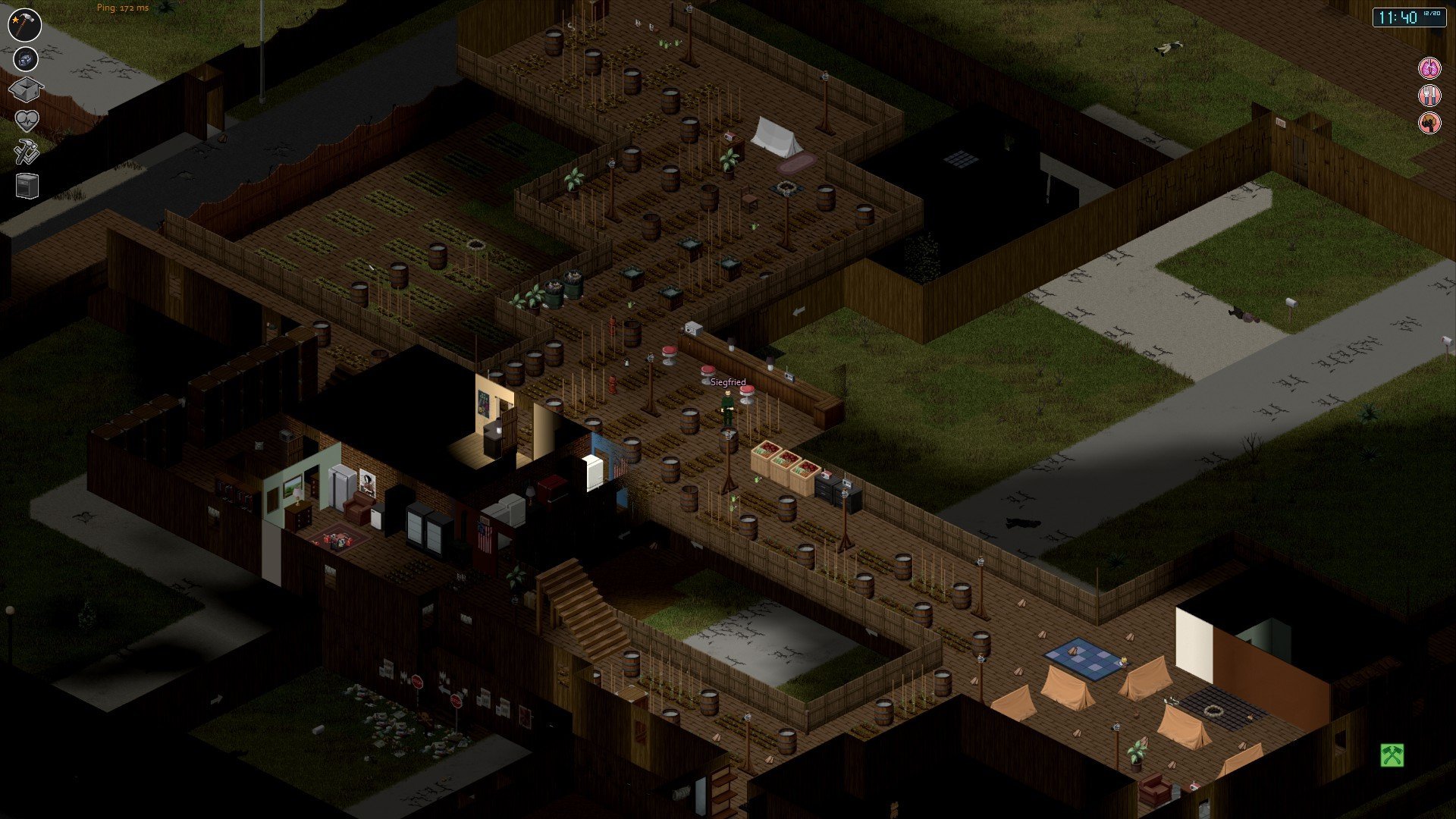Toggle the green crossed-axes safety icon
Image resolution: width=1456 pixels, height=819 pixels.
point(1392,755)
